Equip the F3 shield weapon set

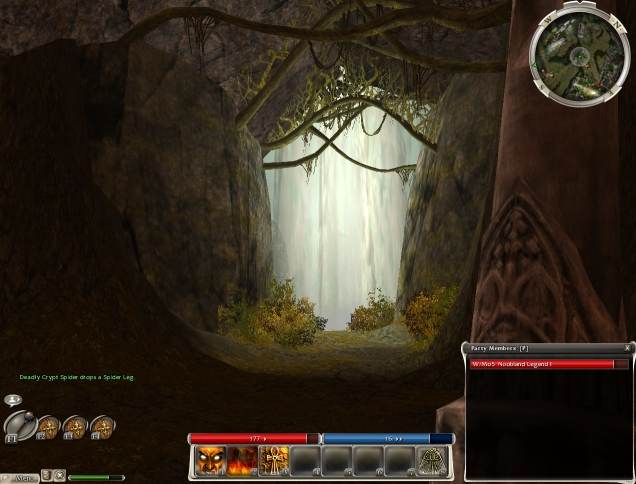[x=75, y=427]
